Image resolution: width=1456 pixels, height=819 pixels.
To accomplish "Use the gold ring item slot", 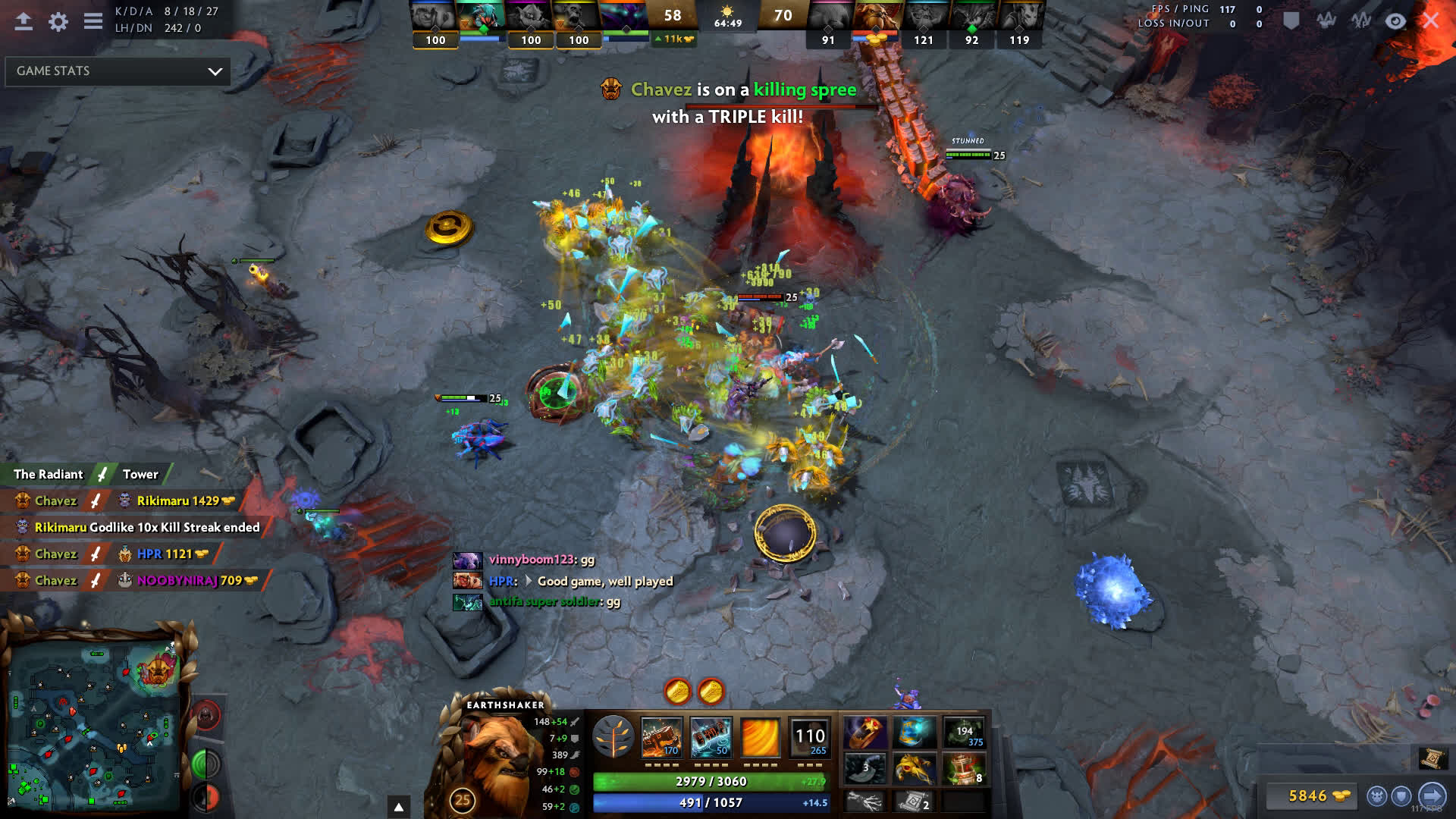I will point(865,733).
